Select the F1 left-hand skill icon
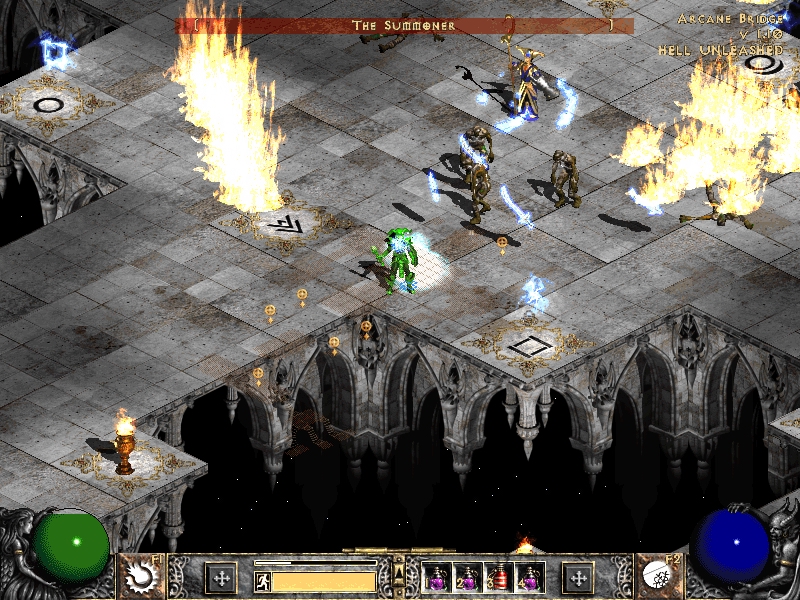800x600 pixels. pyautogui.click(x=141, y=576)
